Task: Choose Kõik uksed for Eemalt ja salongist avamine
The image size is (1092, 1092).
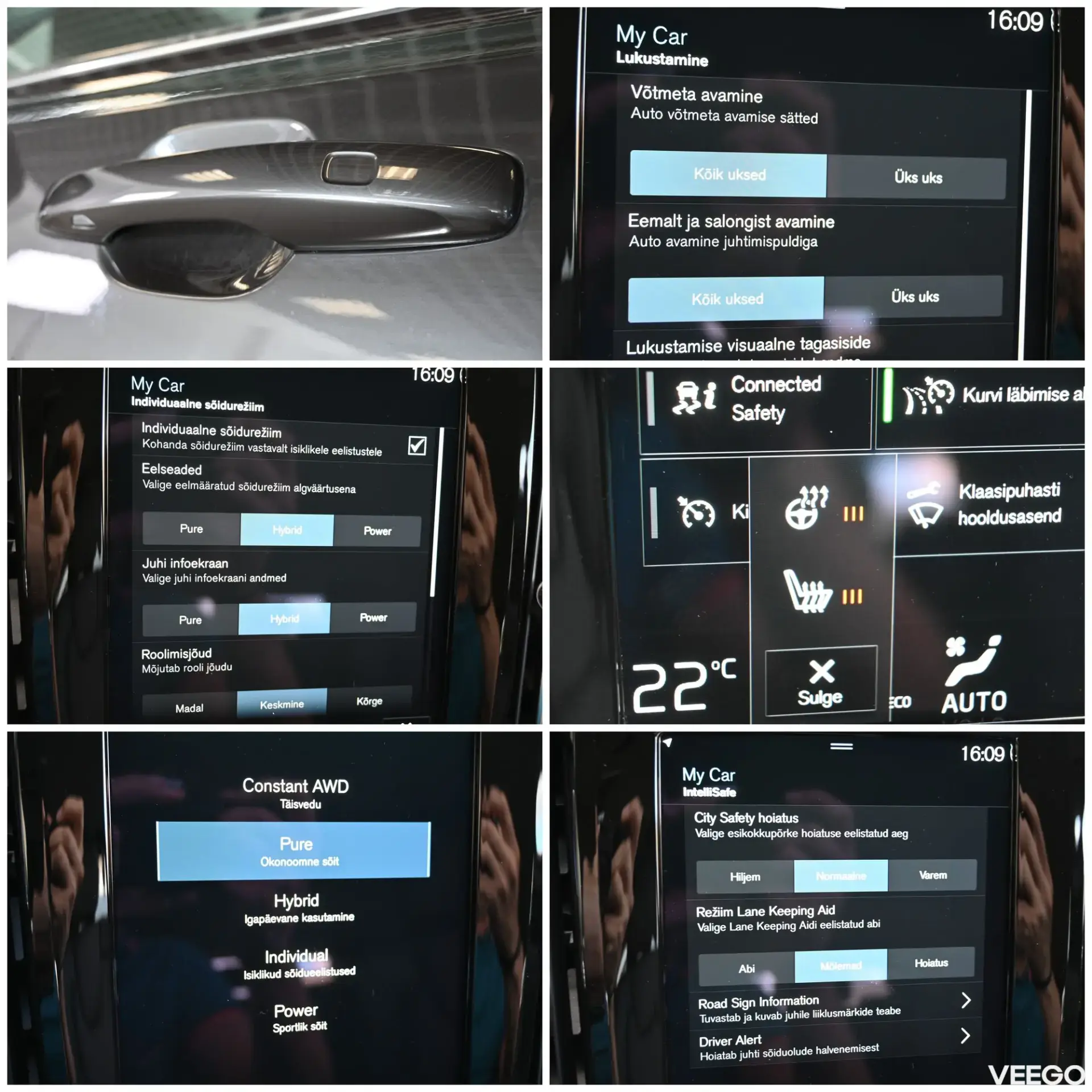Action: [726, 299]
